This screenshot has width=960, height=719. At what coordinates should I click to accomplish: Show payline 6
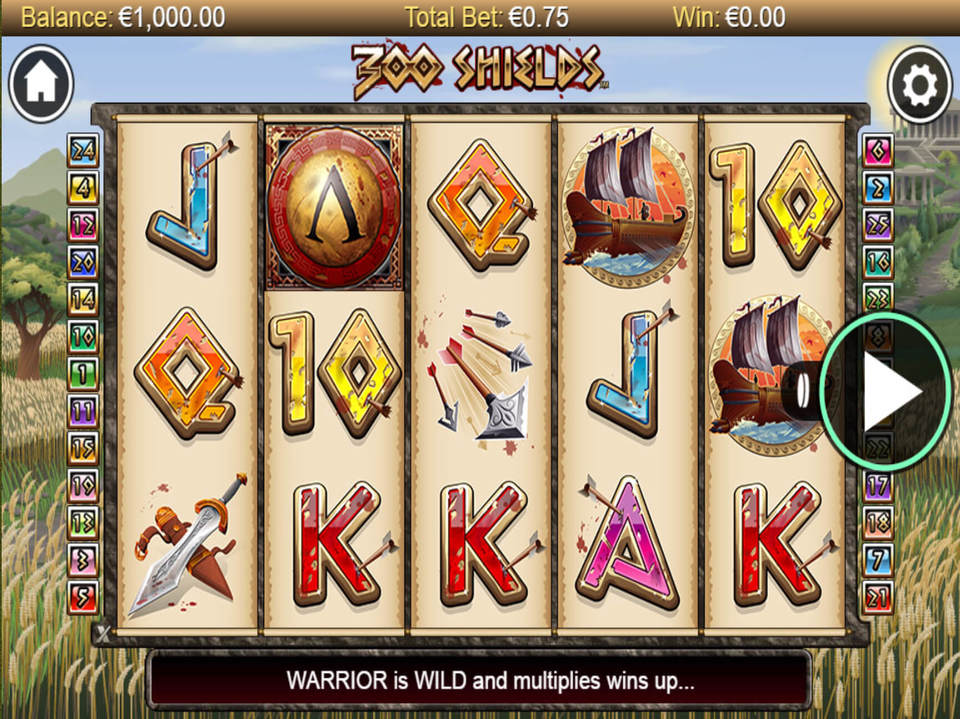877,150
